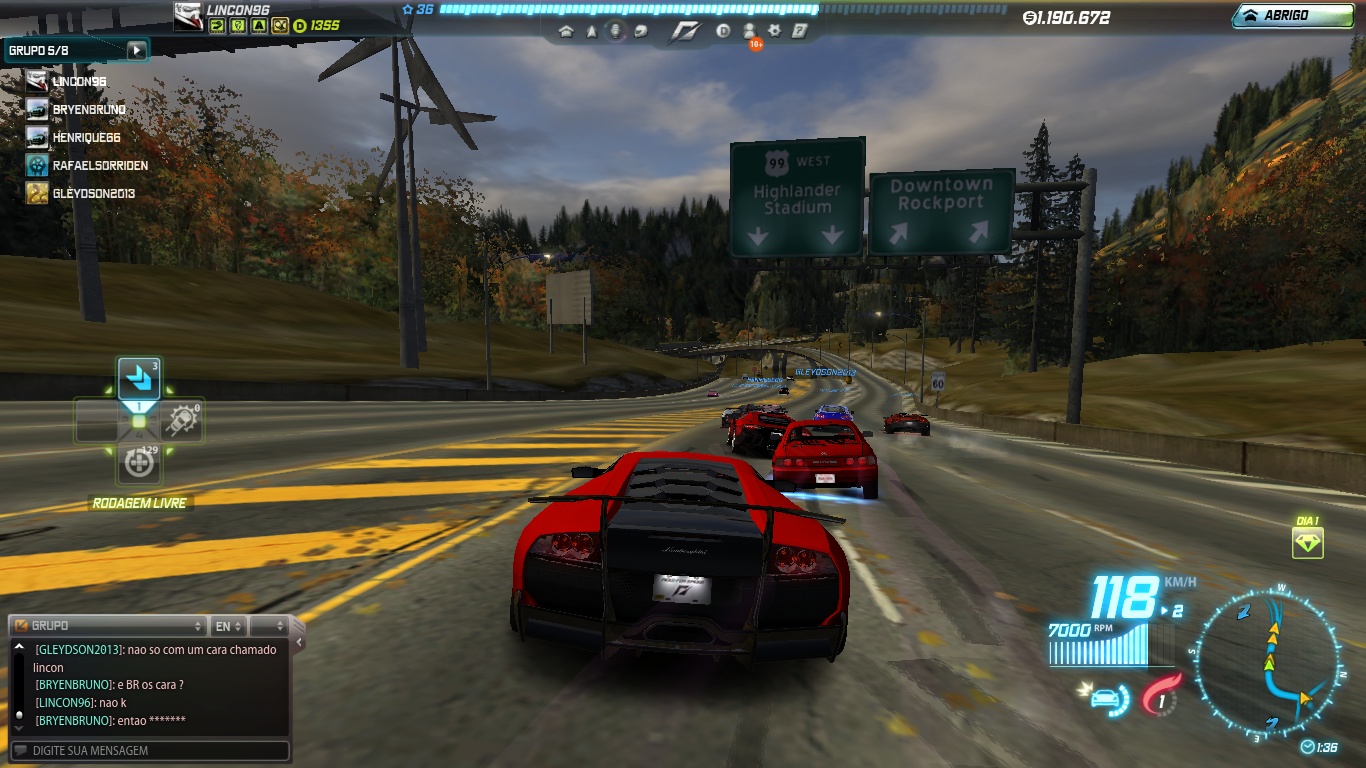Open the helmet driver icon
Image resolution: width=1366 pixels, height=768 pixels.
(639, 31)
